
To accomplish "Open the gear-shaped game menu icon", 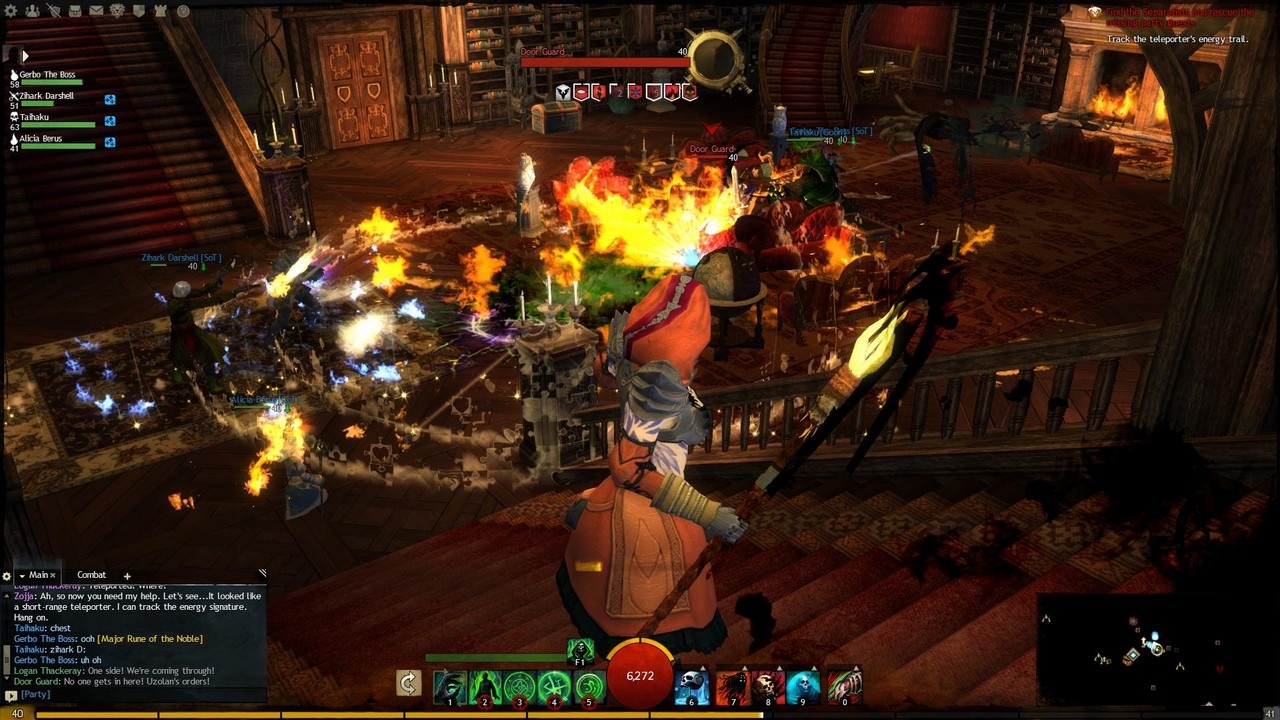I will tap(13, 11).
